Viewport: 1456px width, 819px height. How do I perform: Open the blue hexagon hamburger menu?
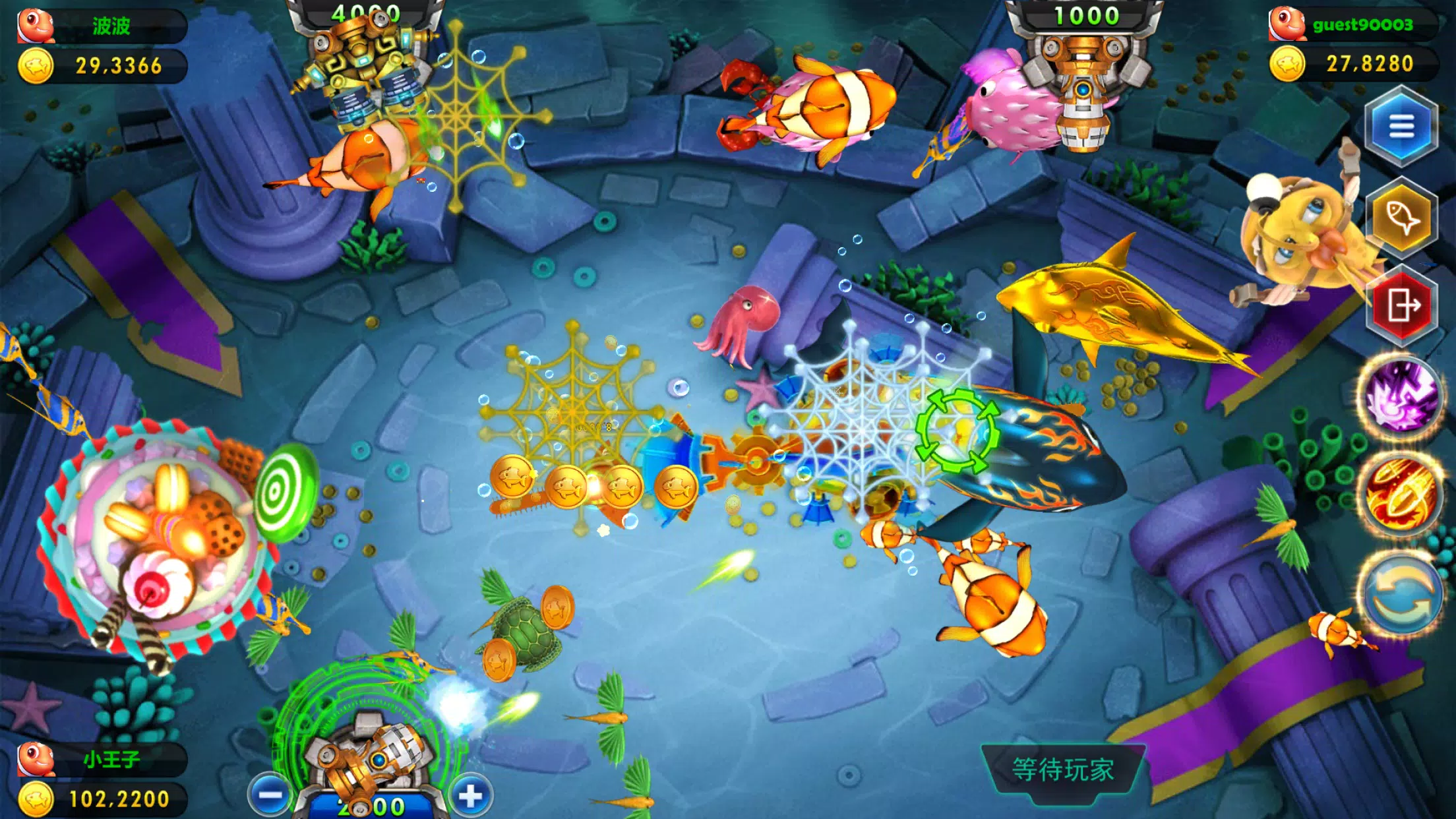[x=1401, y=127]
